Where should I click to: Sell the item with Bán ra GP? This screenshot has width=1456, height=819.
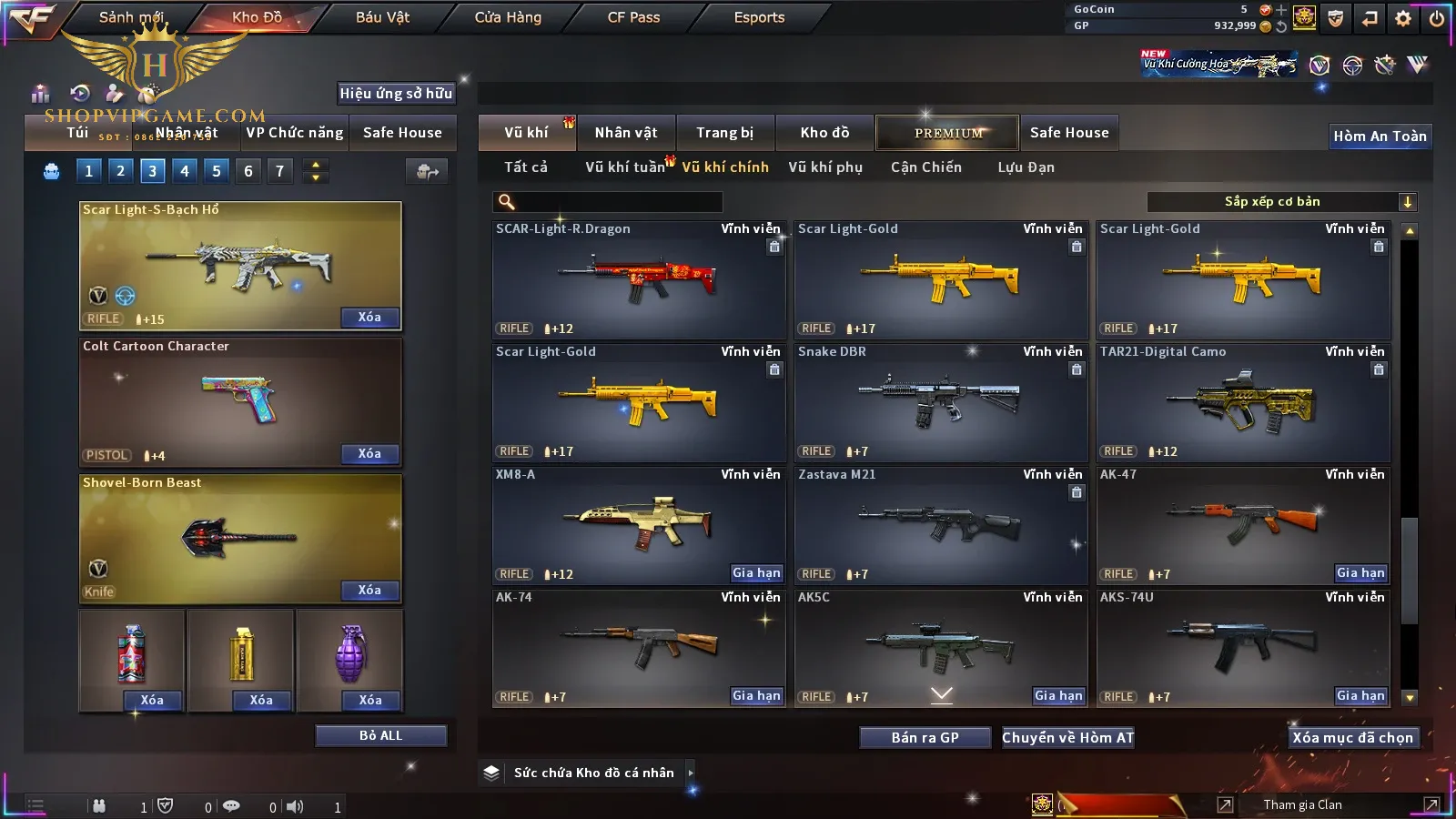(925, 738)
